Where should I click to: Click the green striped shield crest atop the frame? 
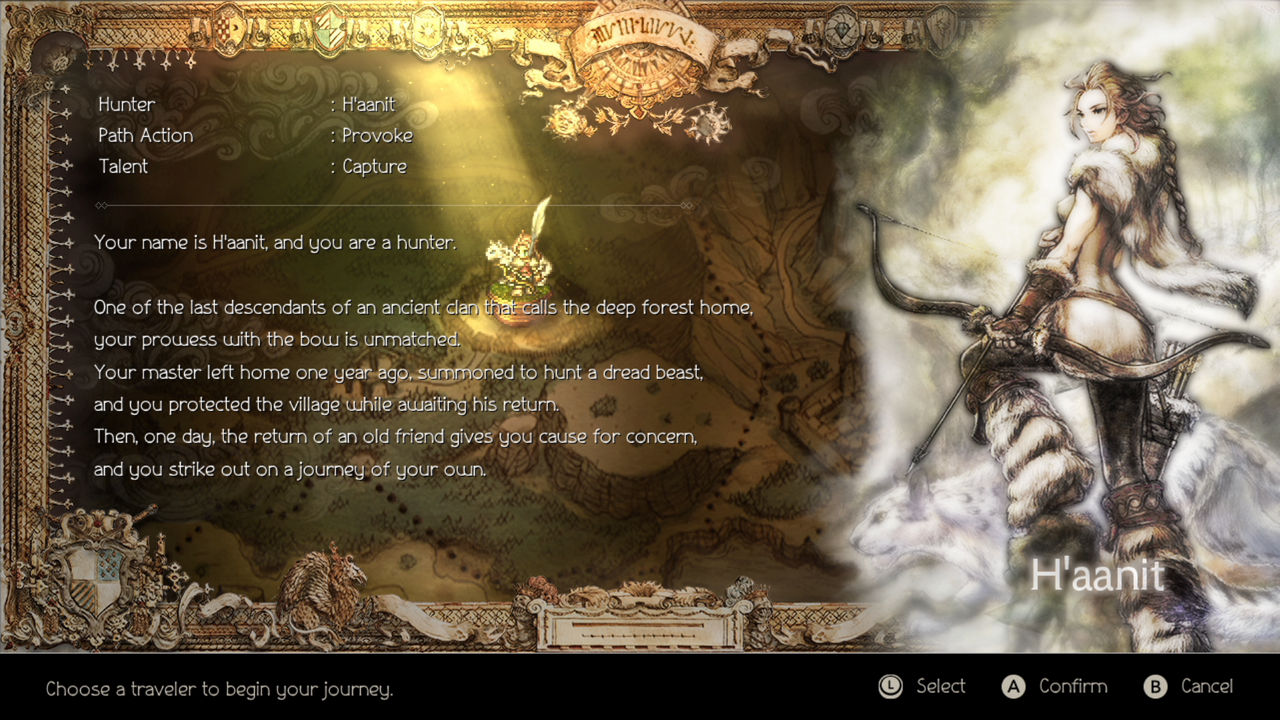click(330, 30)
